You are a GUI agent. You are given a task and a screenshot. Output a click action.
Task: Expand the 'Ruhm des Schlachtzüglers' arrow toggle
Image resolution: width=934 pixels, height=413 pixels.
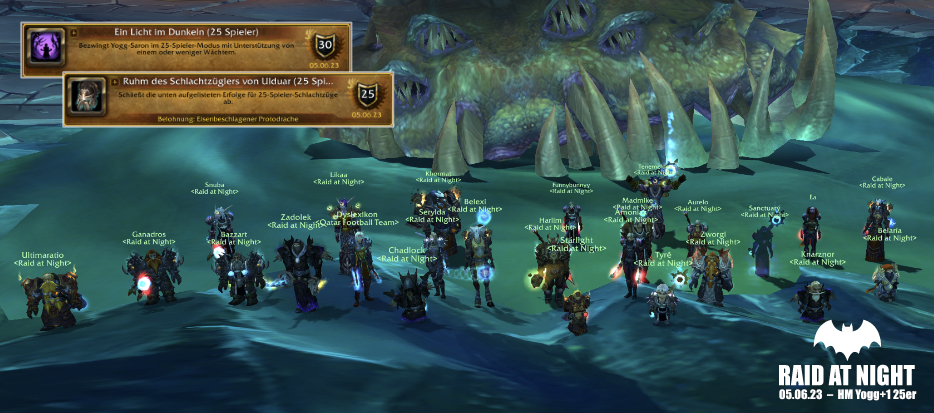[116, 81]
